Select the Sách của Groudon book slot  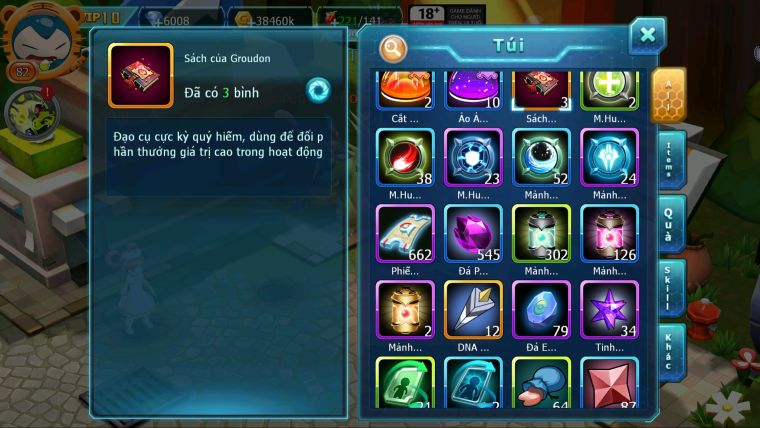point(541,88)
